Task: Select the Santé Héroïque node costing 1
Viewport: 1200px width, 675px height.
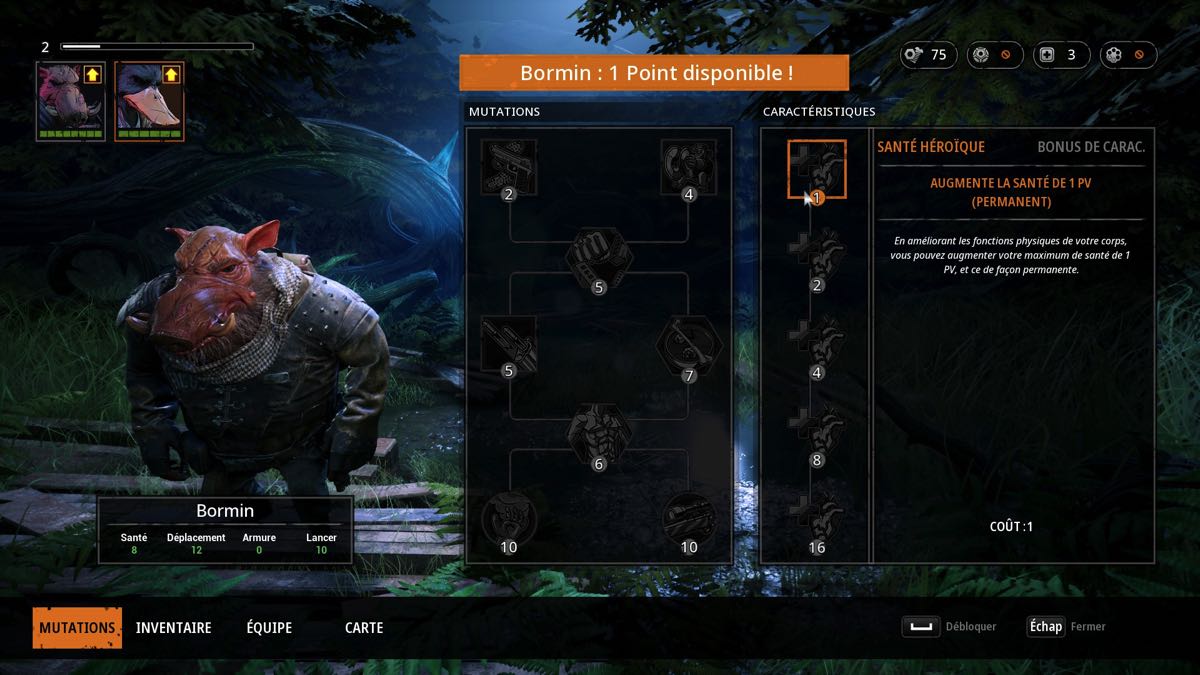Action: 817,170
